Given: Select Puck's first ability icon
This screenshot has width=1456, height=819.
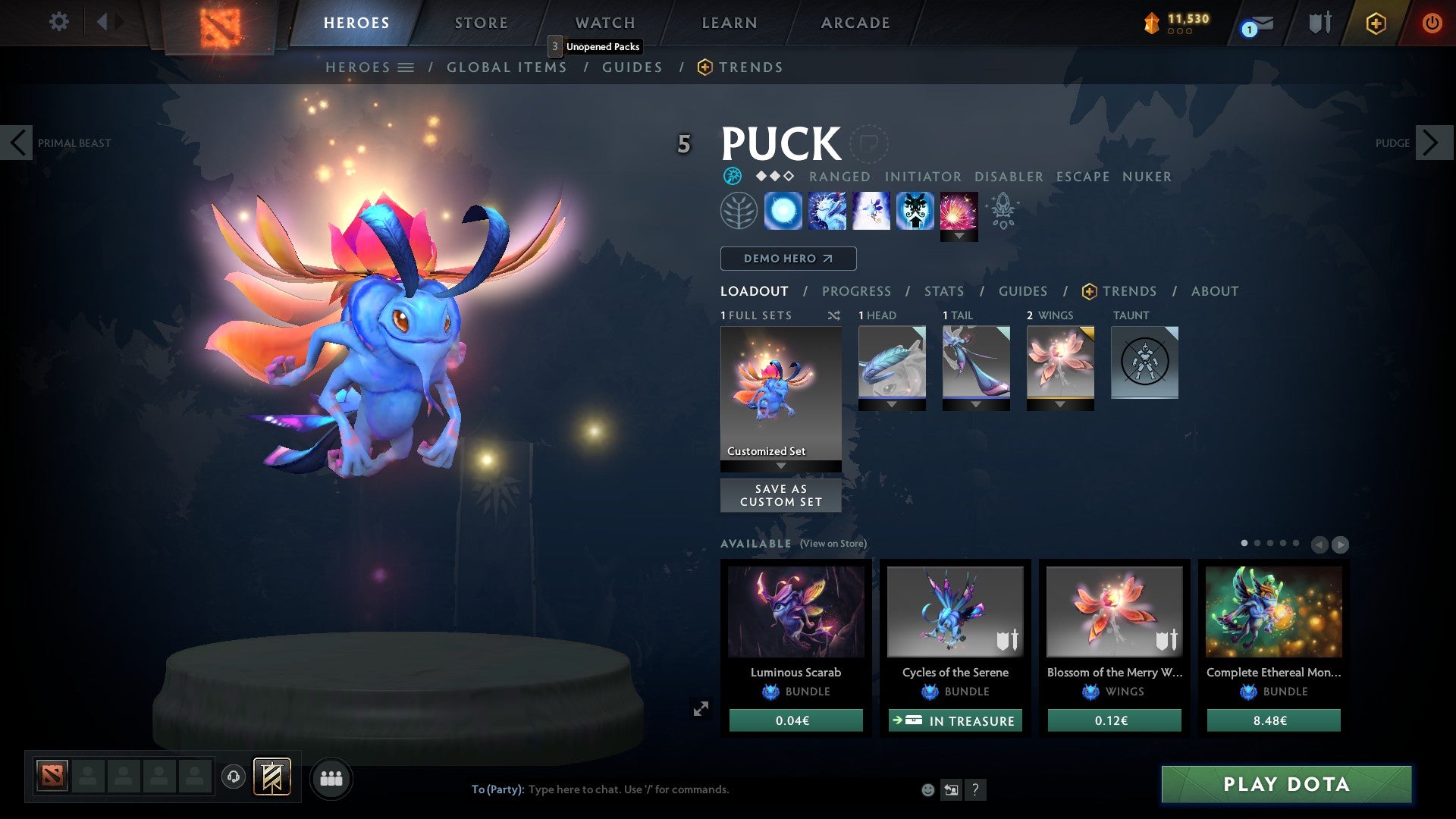Looking at the screenshot, I should [x=785, y=211].
